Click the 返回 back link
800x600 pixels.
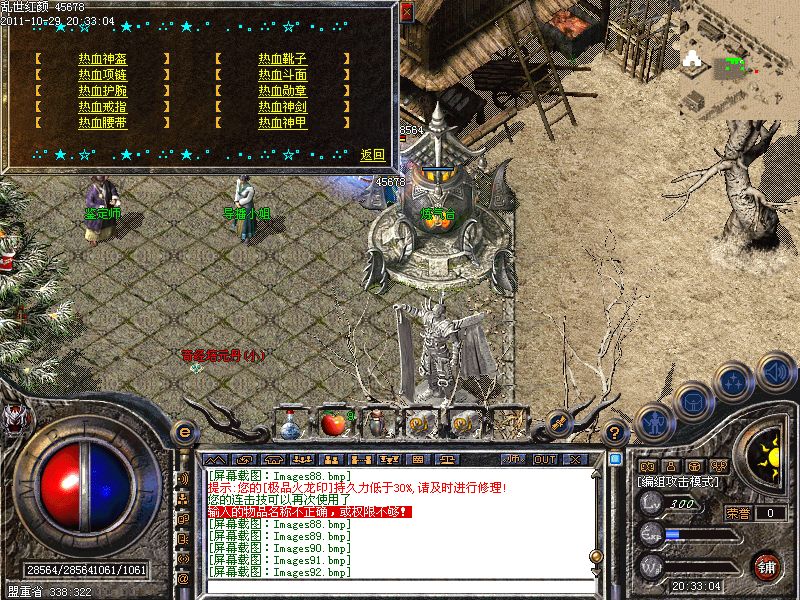click(373, 155)
